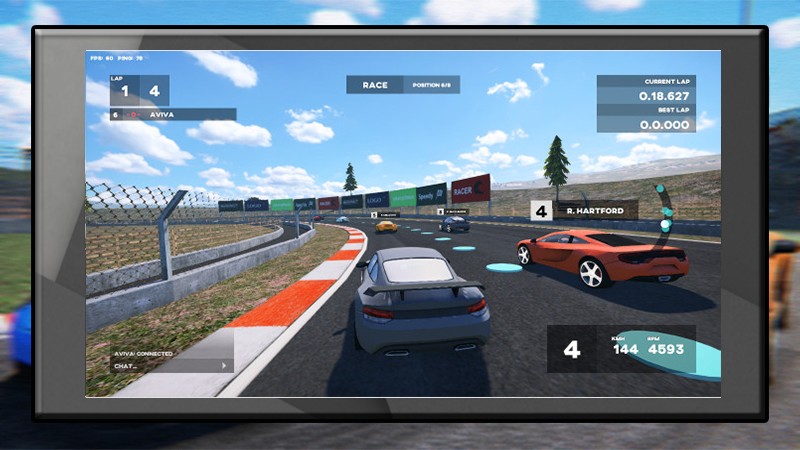Click the chat send arrow button
Screen dimensions: 800x450
click(x=223, y=366)
